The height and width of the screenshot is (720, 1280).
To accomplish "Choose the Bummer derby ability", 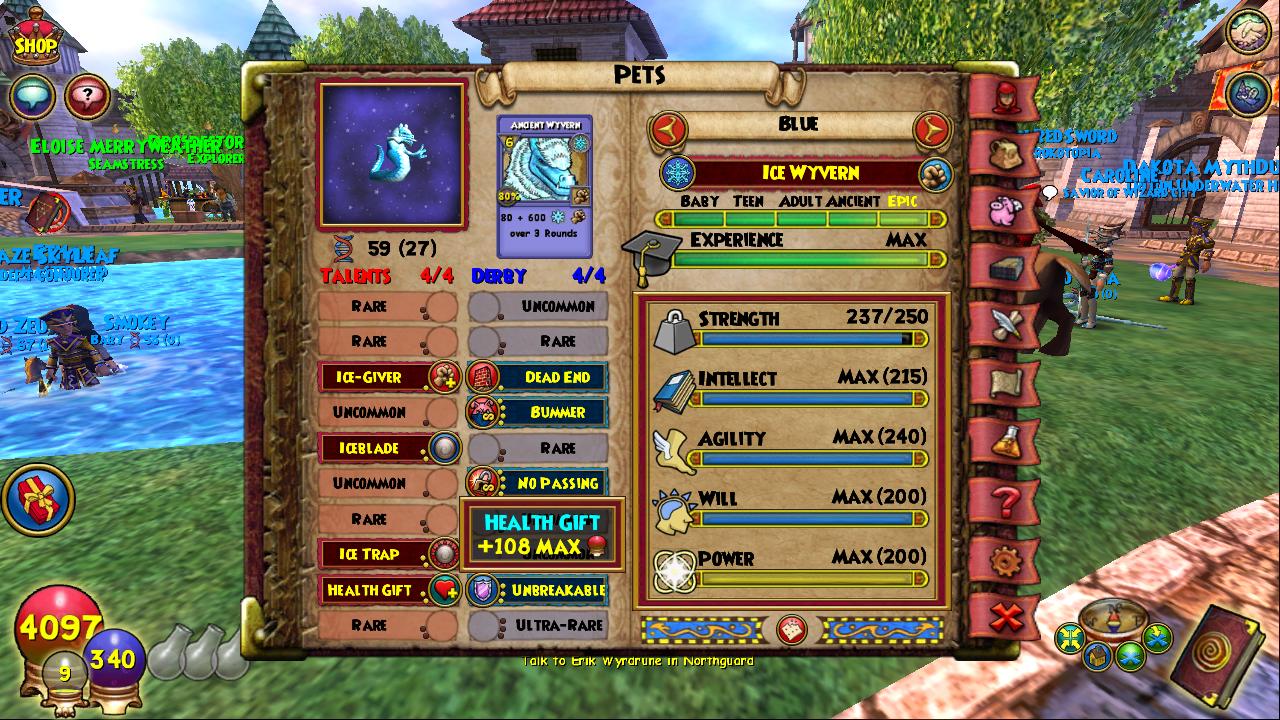I will (538, 412).
